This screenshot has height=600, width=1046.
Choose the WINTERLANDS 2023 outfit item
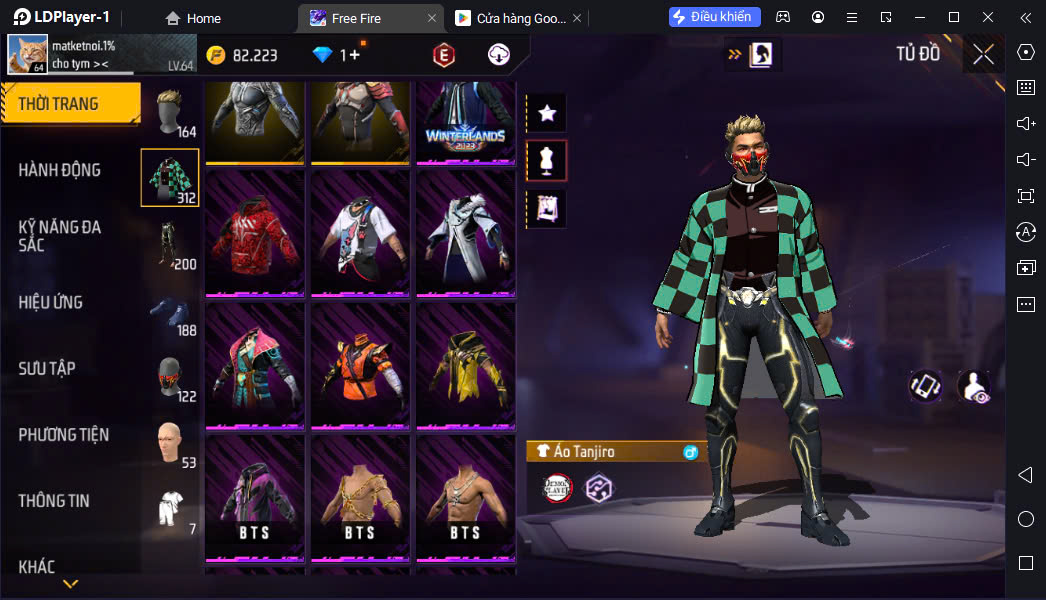click(465, 122)
